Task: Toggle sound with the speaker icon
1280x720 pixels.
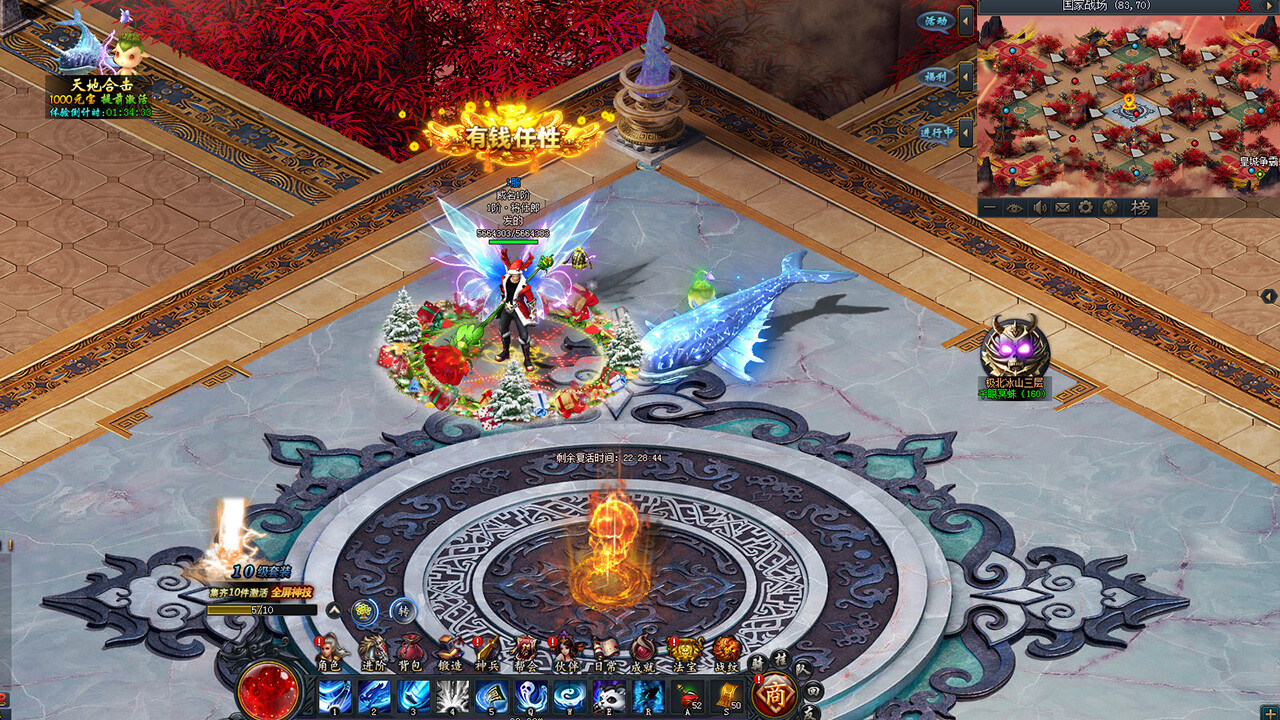Action: [1039, 208]
